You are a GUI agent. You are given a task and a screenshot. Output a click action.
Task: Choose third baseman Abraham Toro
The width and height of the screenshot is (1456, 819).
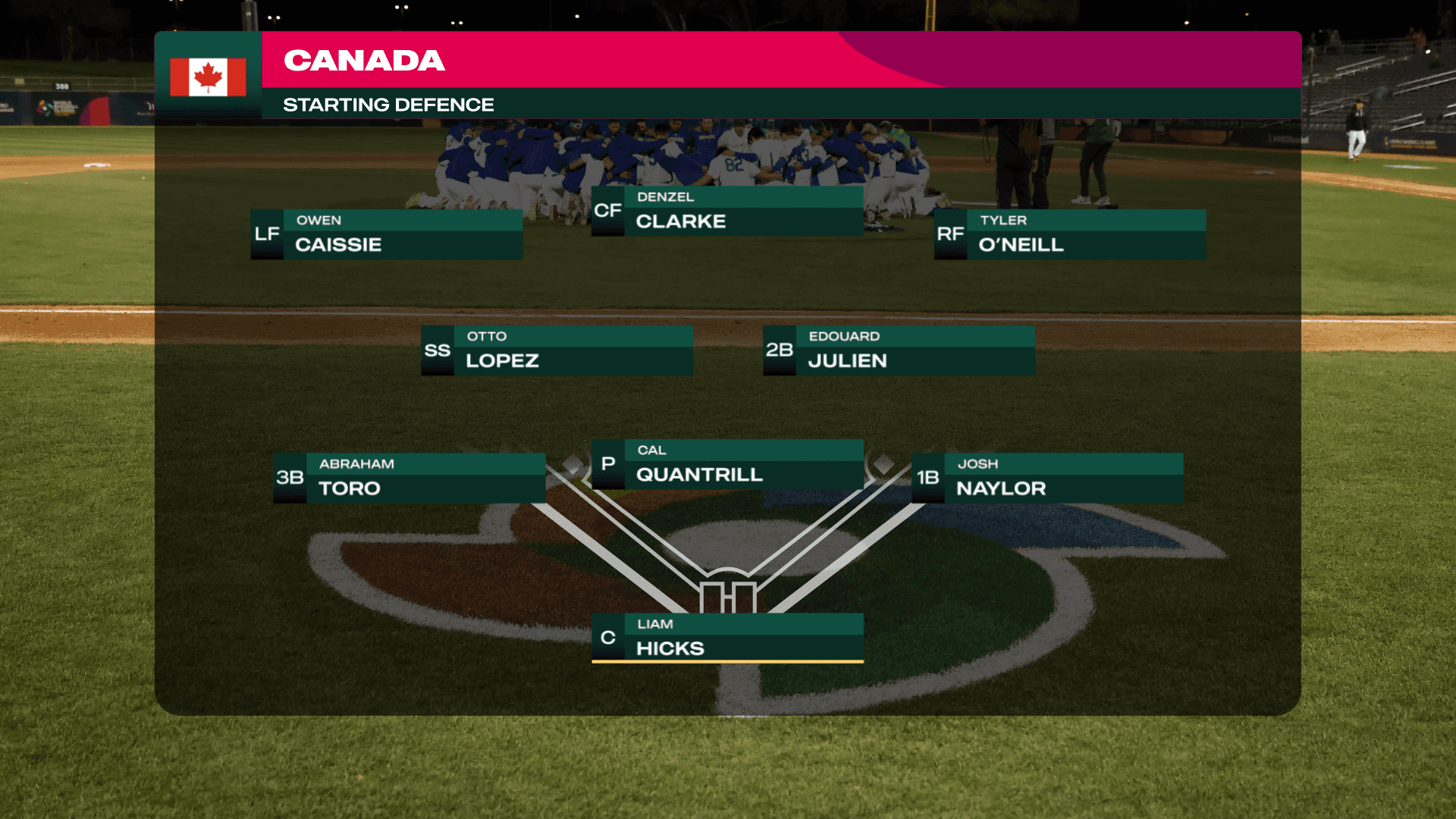409,478
